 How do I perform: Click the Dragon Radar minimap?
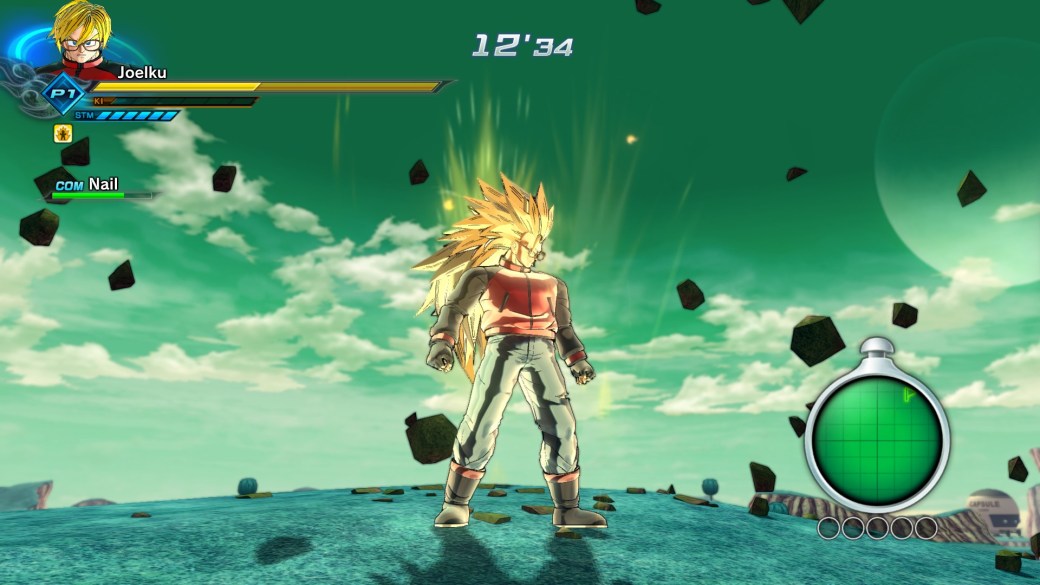point(877,437)
